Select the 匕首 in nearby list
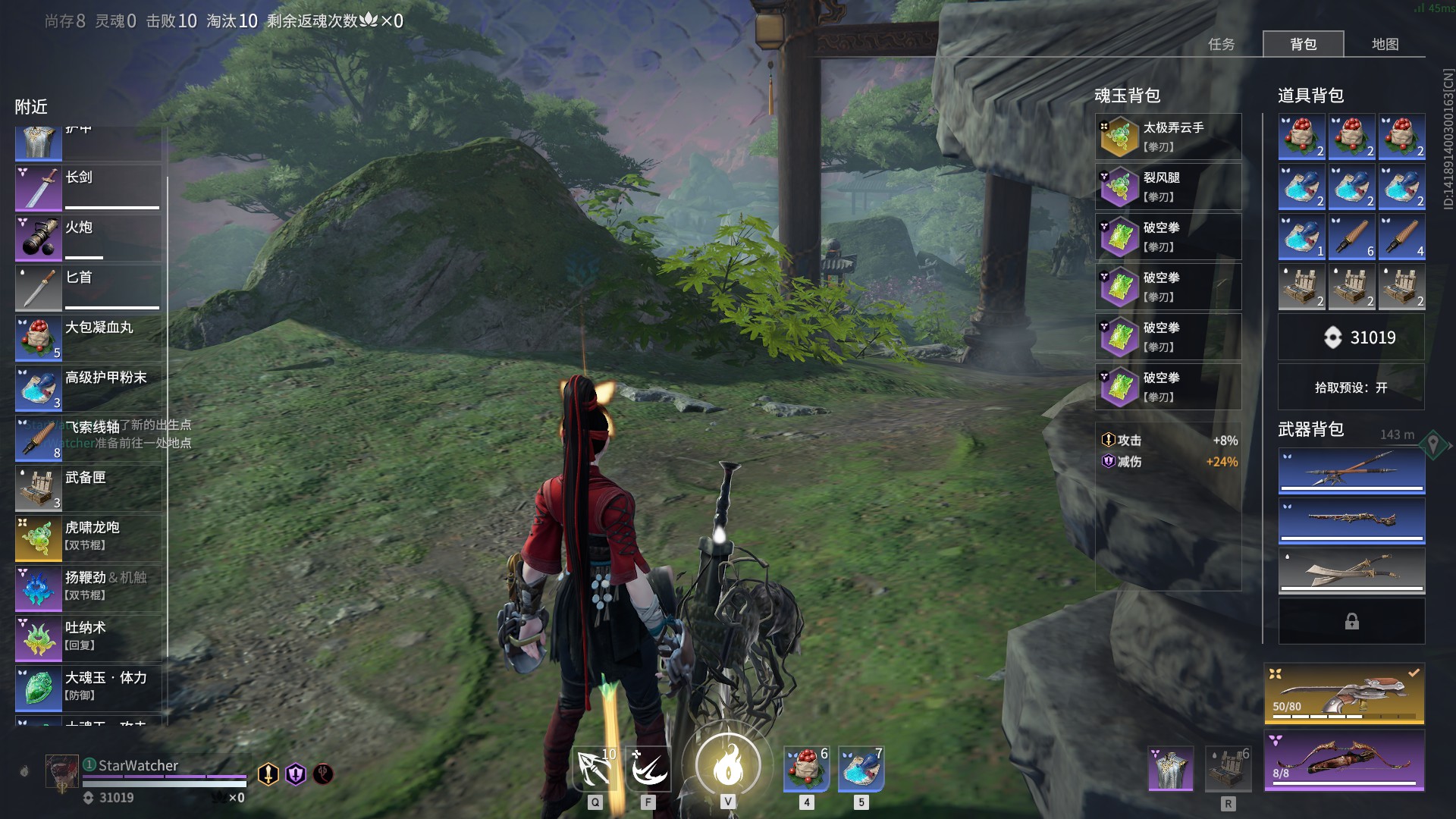 click(x=88, y=287)
